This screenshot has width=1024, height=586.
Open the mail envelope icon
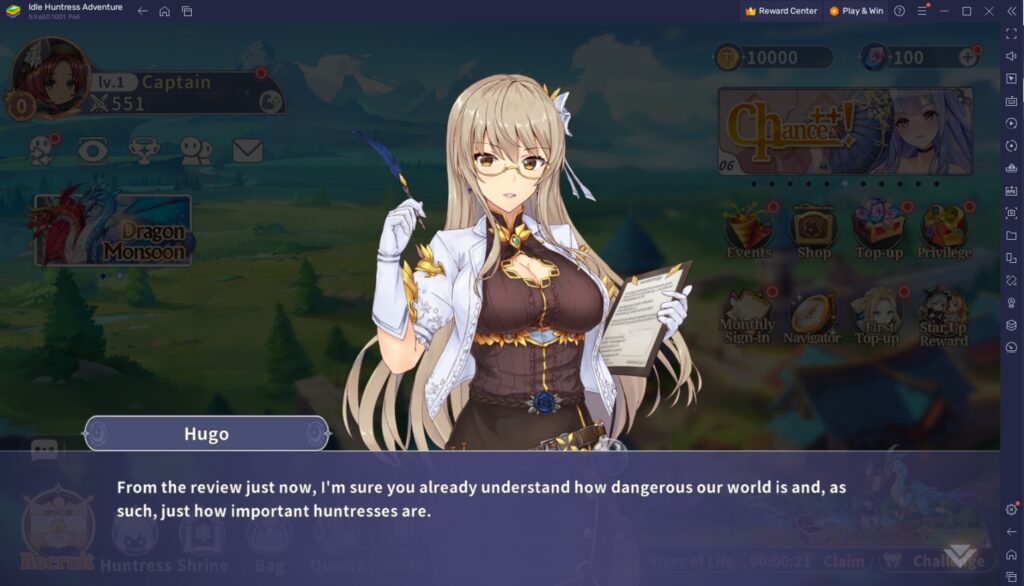click(247, 151)
